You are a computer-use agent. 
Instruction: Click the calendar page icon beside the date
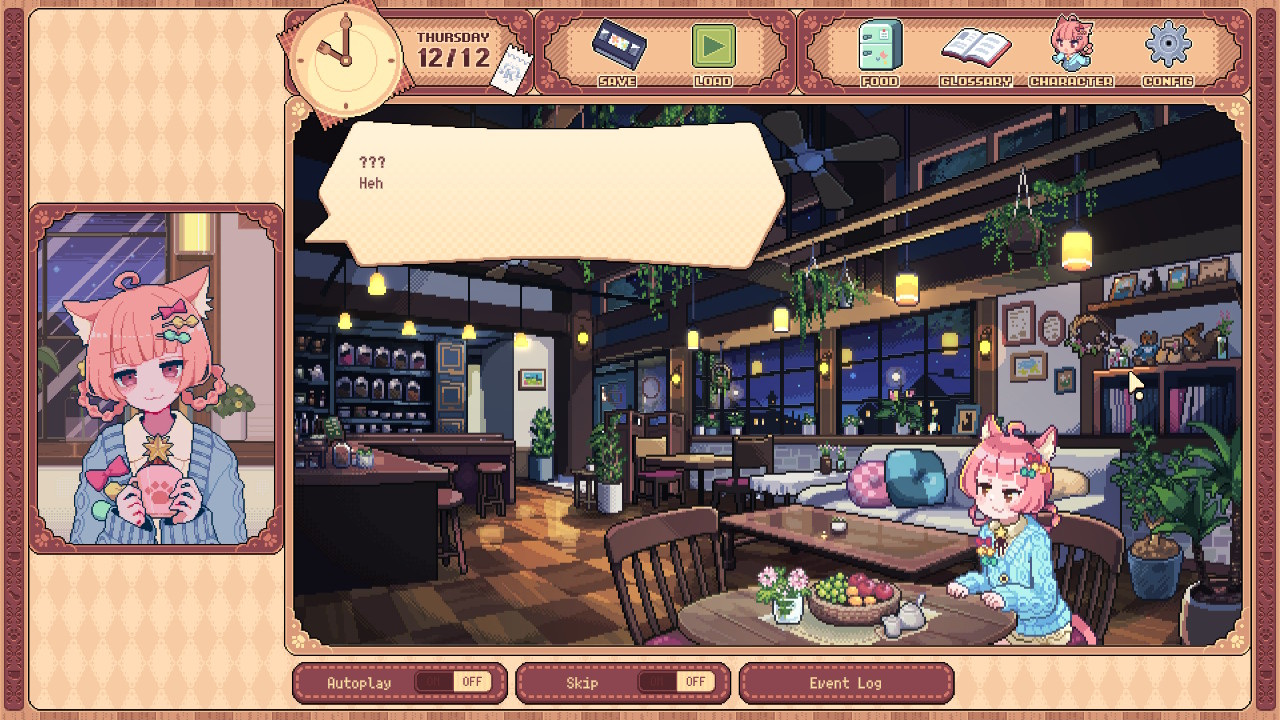pos(510,70)
